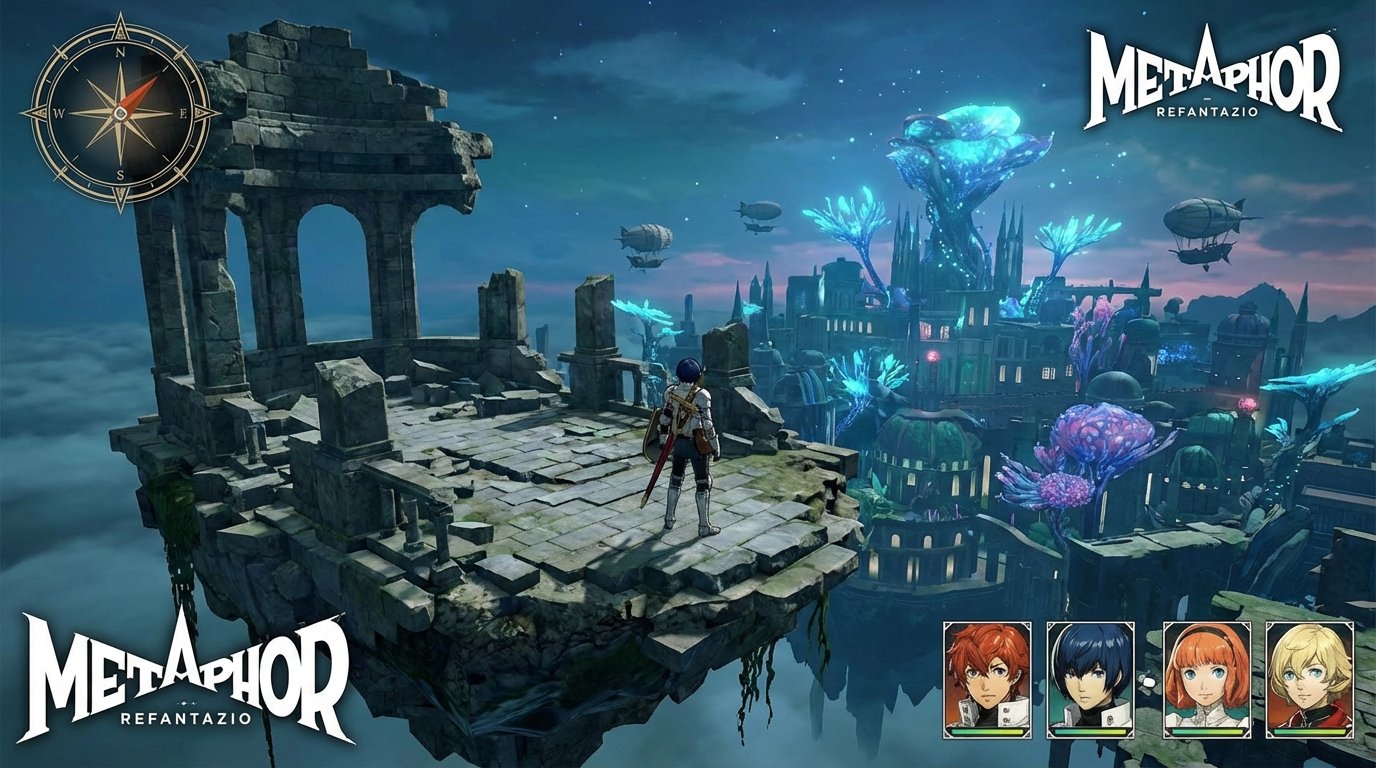Select the 'N' marker on the compass
1376x768 pixels.
(x=120, y=53)
